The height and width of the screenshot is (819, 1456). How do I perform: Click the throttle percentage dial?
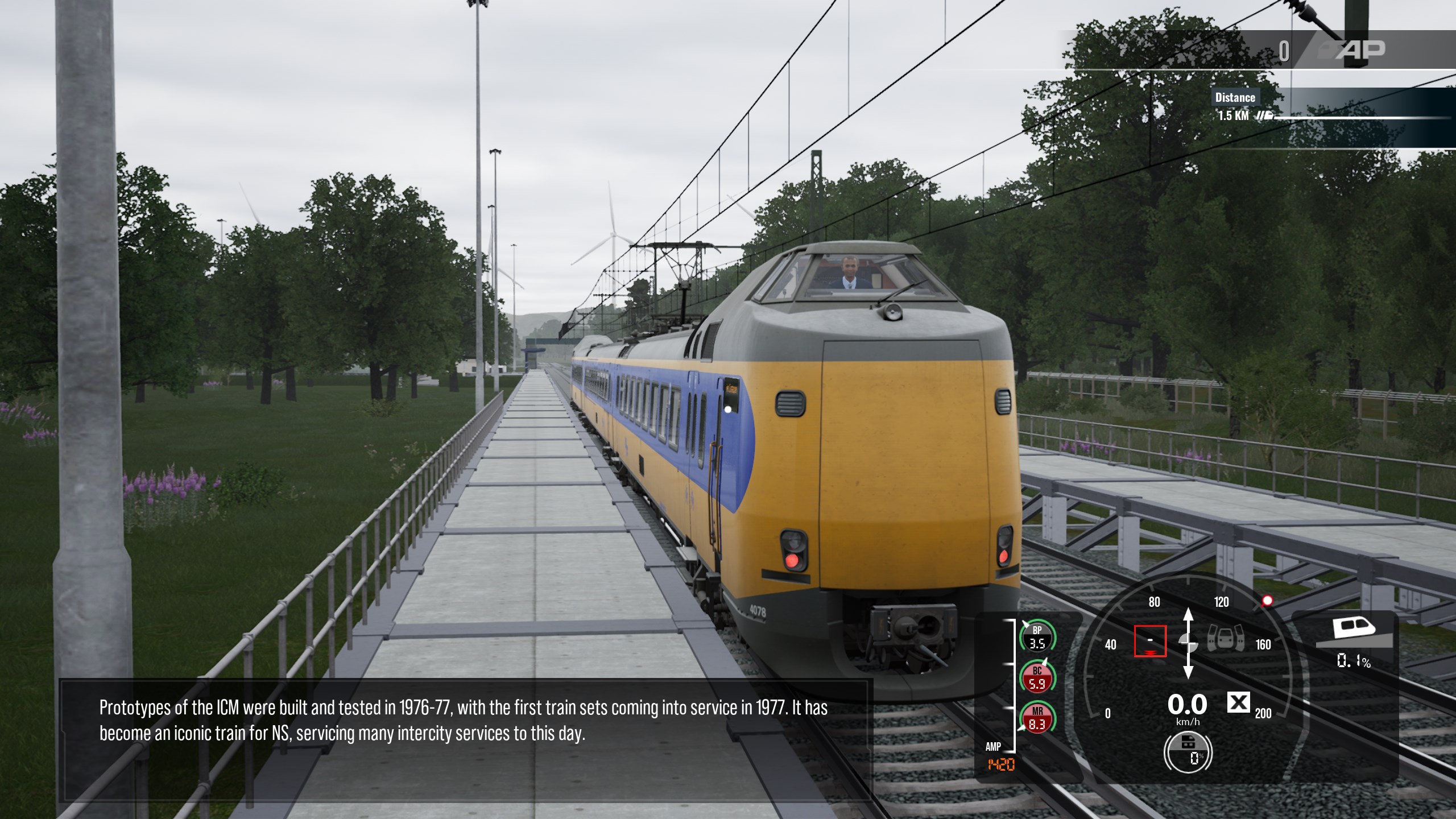[1188, 752]
